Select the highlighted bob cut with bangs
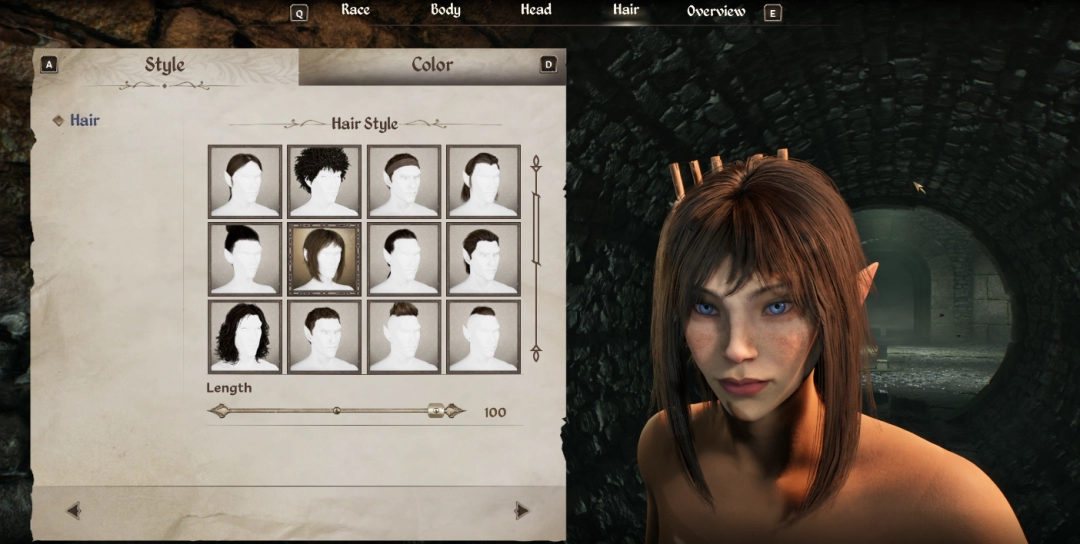The height and width of the screenshot is (544, 1080). (x=324, y=259)
